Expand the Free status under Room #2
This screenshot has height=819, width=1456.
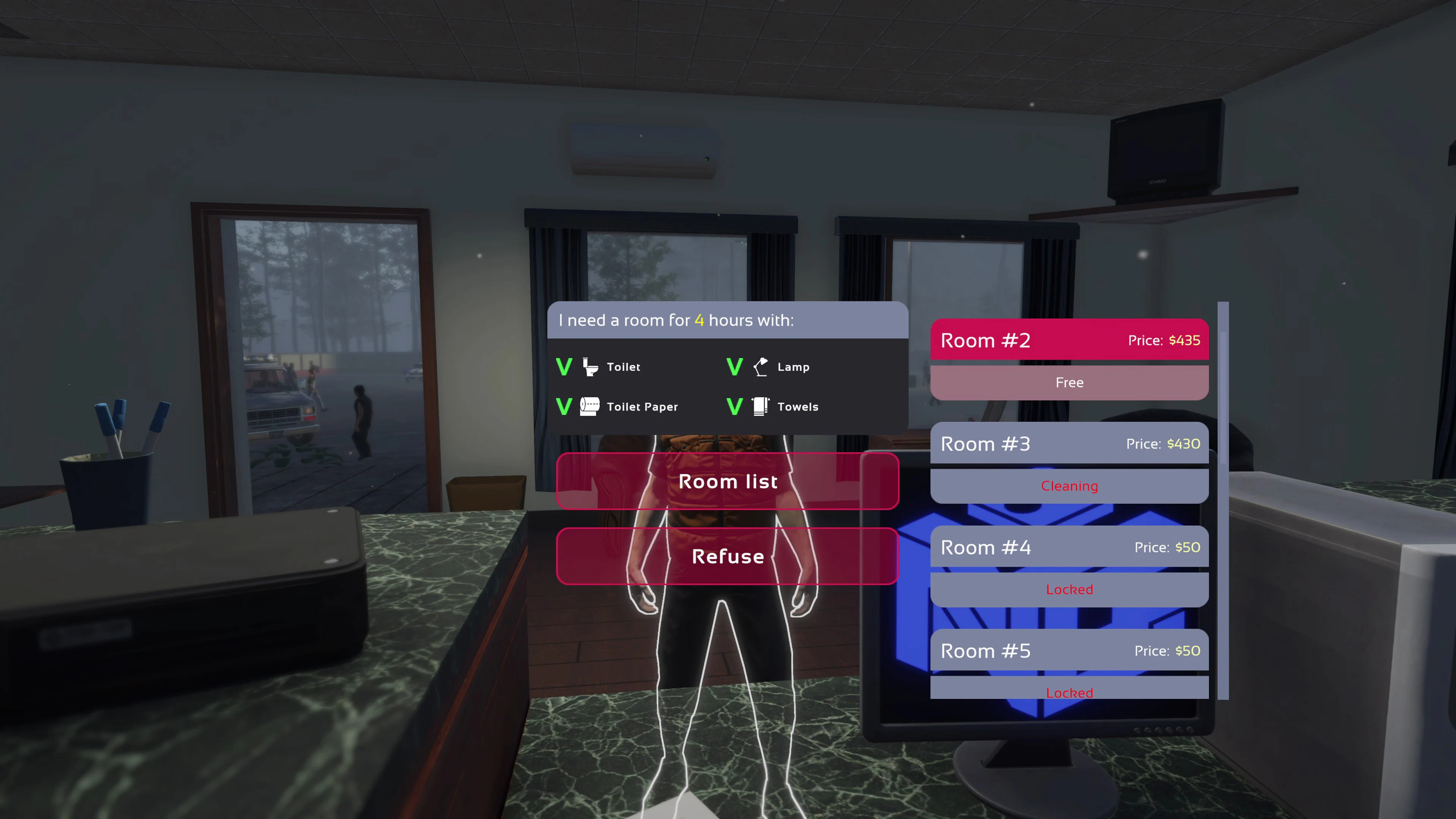[1069, 383]
